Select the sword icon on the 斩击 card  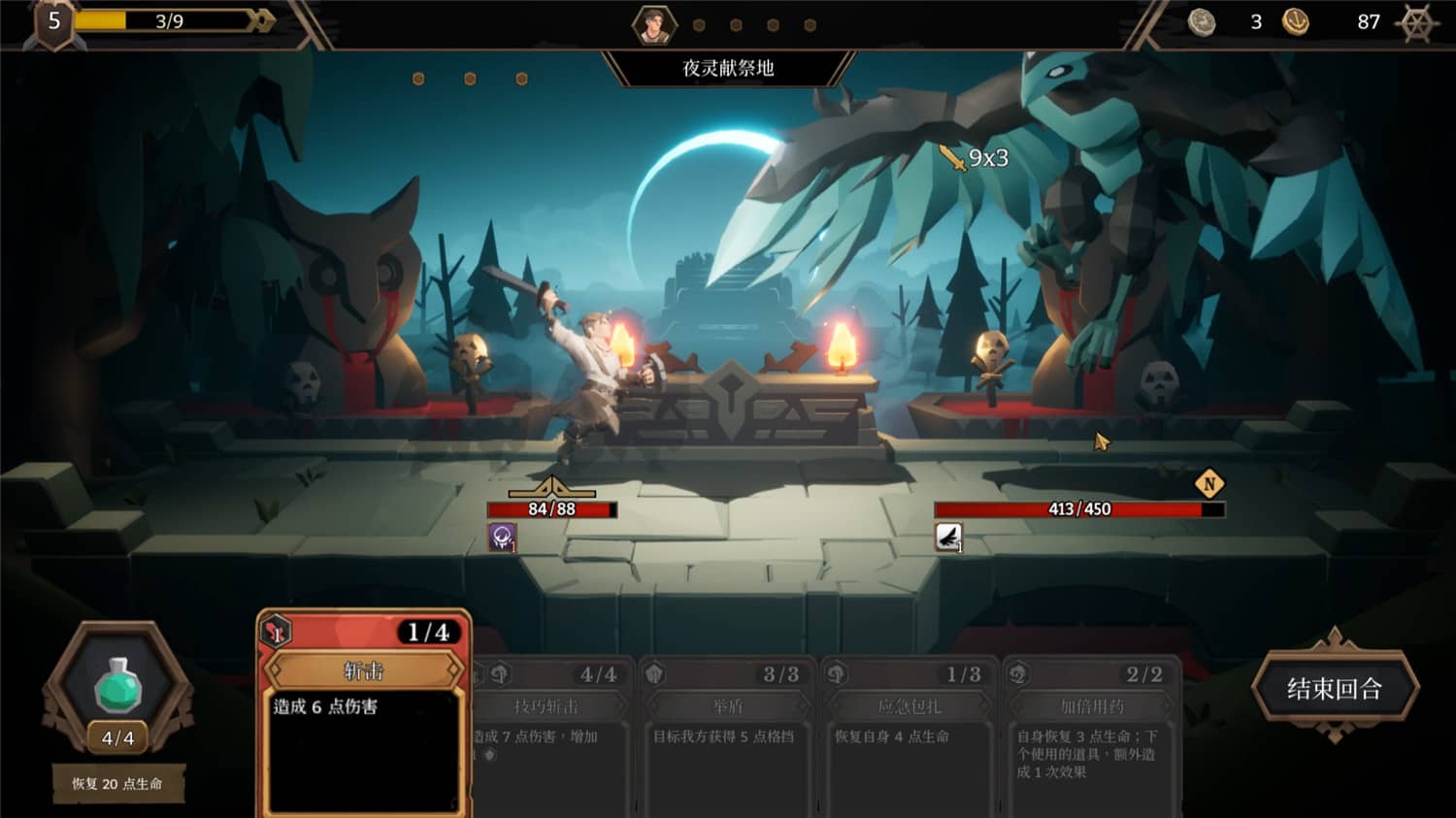click(x=279, y=631)
